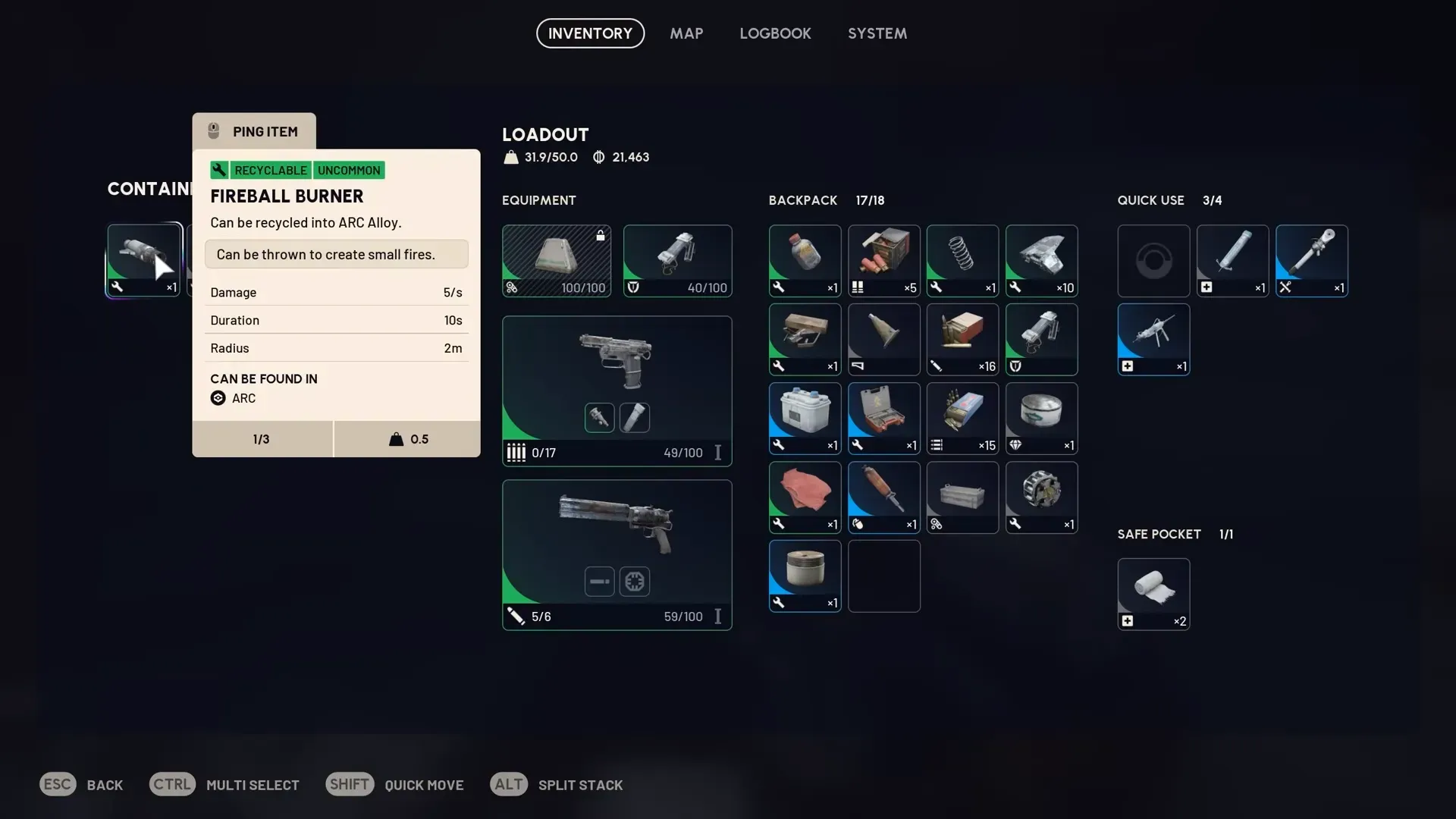Click the shield slot showing 40/100
Screen dimensions: 1456x819
pos(677,260)
